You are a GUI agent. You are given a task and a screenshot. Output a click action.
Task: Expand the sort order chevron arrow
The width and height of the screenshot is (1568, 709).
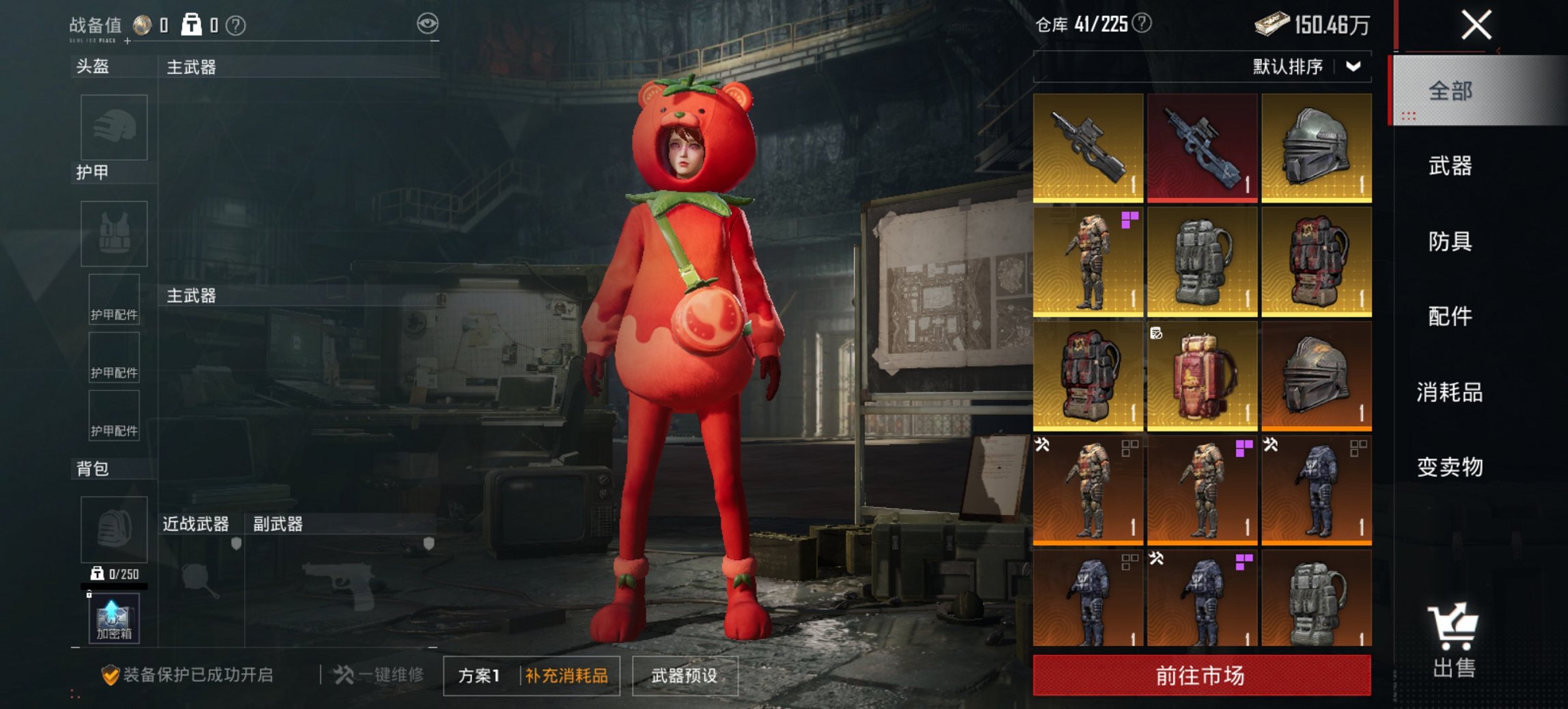pyautogui.click(x=1355, y=67)
